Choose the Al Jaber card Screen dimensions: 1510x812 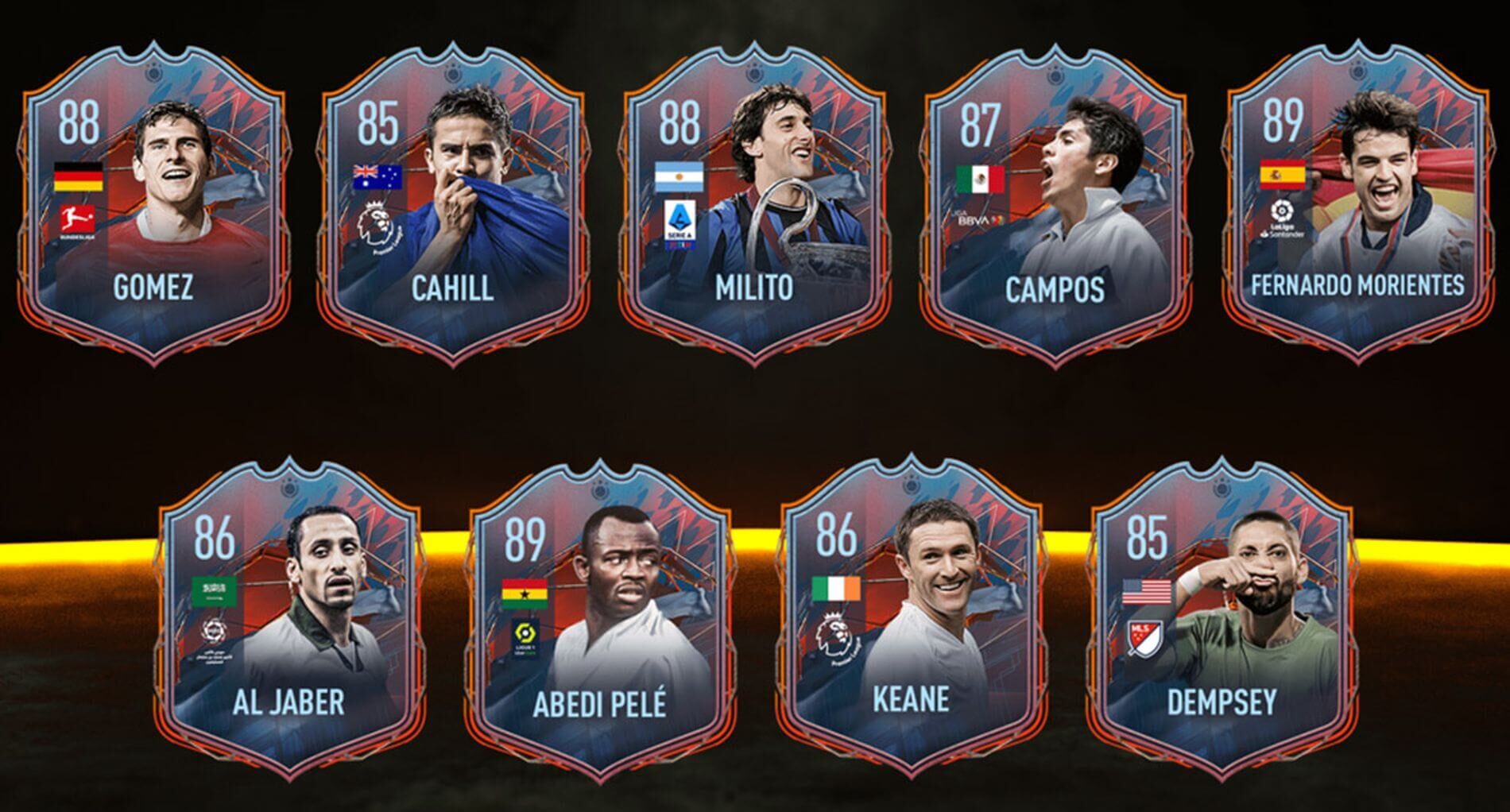coord(288,620)
